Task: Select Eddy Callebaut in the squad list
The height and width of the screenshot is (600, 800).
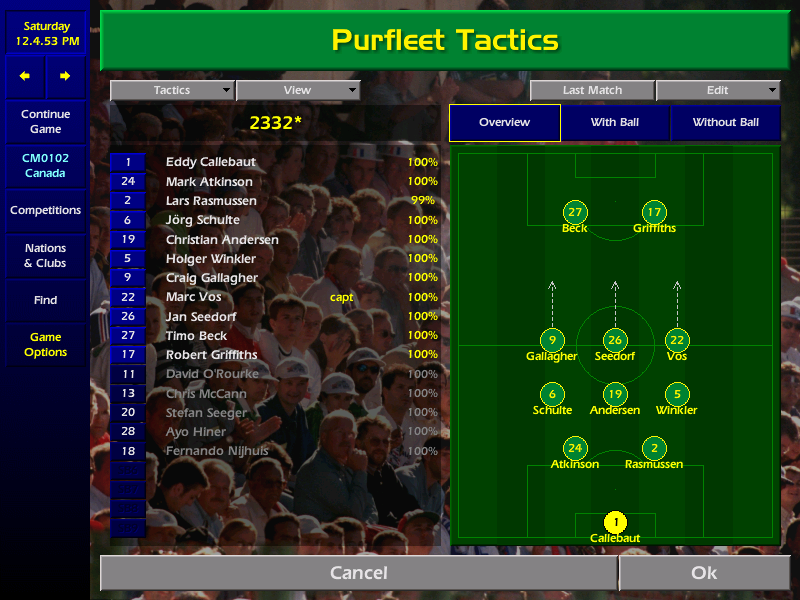Action: (x=211, y=162)
